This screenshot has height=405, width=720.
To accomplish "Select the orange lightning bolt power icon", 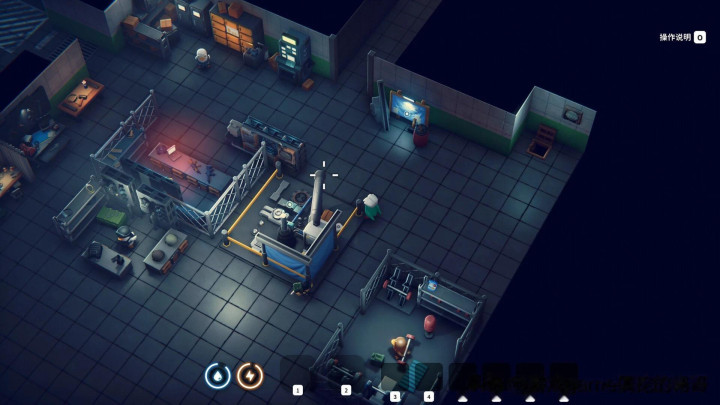I will (250, 375).
